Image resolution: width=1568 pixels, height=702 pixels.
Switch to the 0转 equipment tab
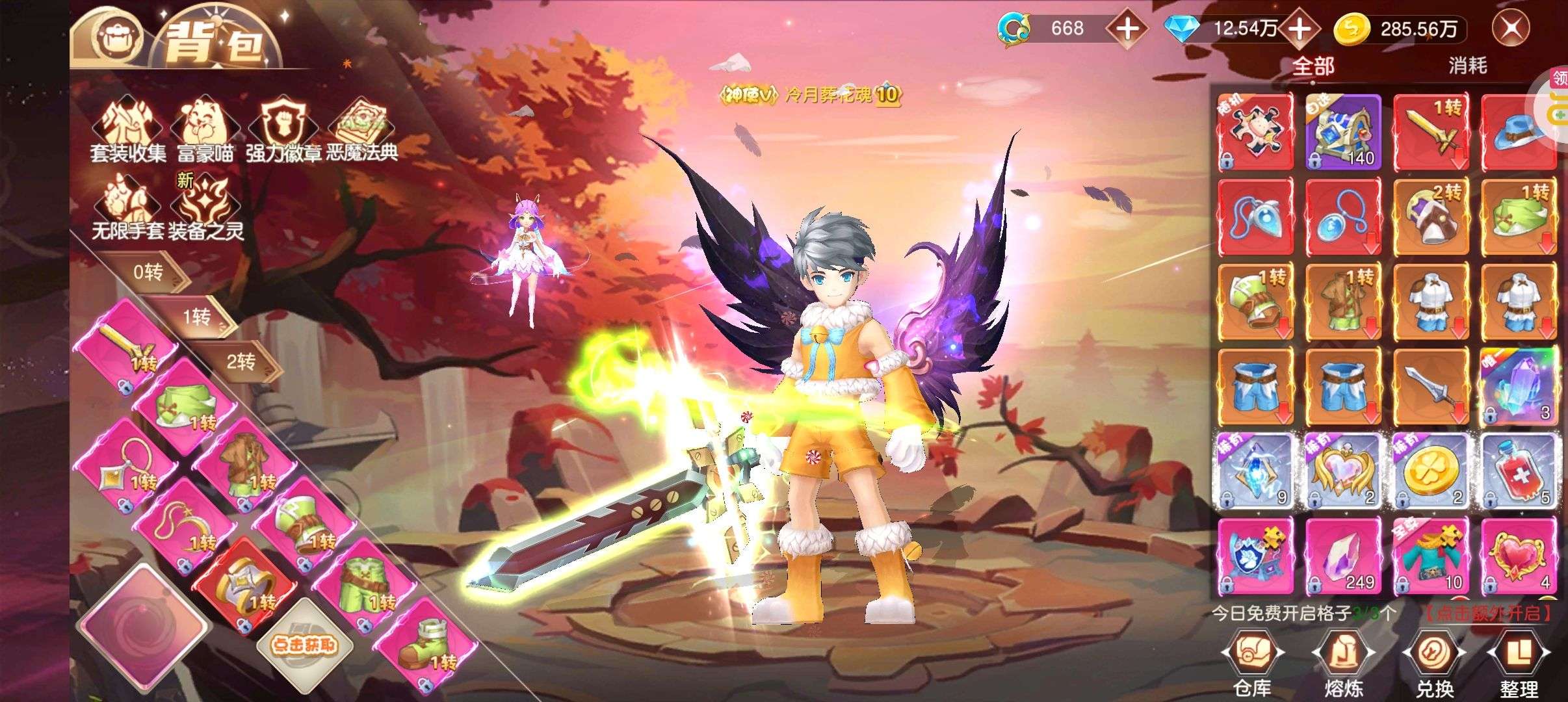tap(148, 272)
